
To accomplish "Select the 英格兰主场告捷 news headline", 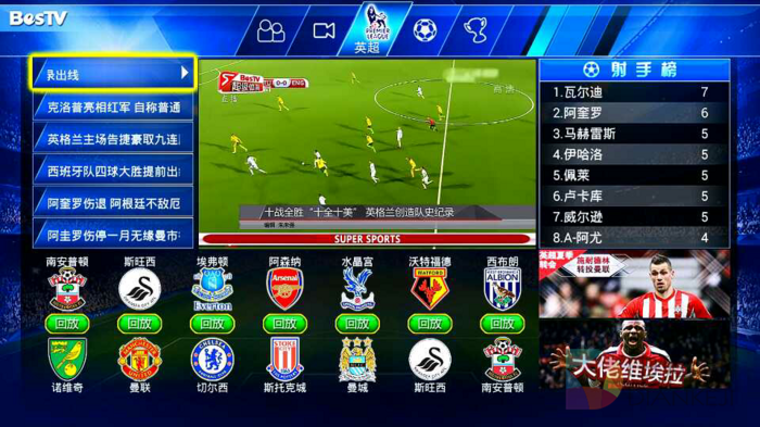I will click(113, 138).
